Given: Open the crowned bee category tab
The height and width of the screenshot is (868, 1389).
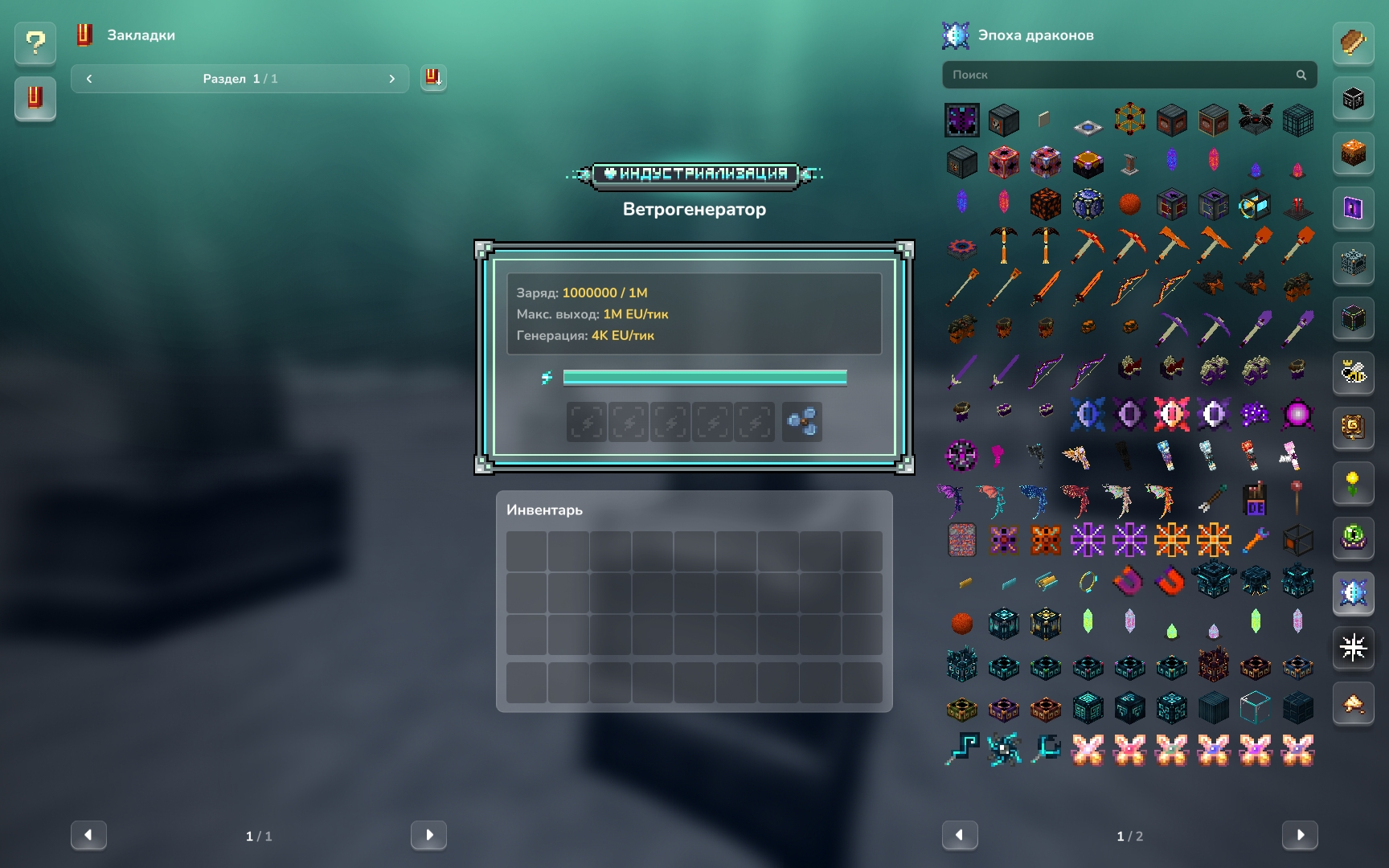Looking at the screenshot, I should (1354, 372).
